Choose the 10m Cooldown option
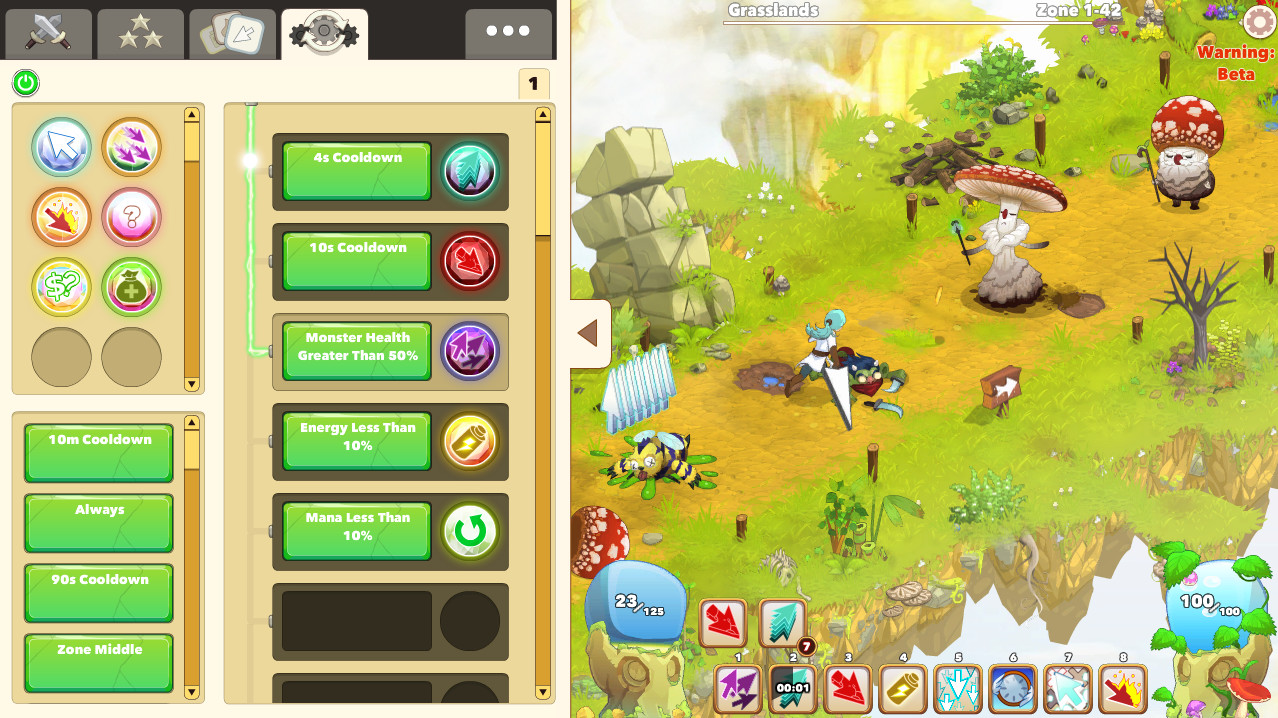Viewport: 1278px width, 718px height. [99, 452]
